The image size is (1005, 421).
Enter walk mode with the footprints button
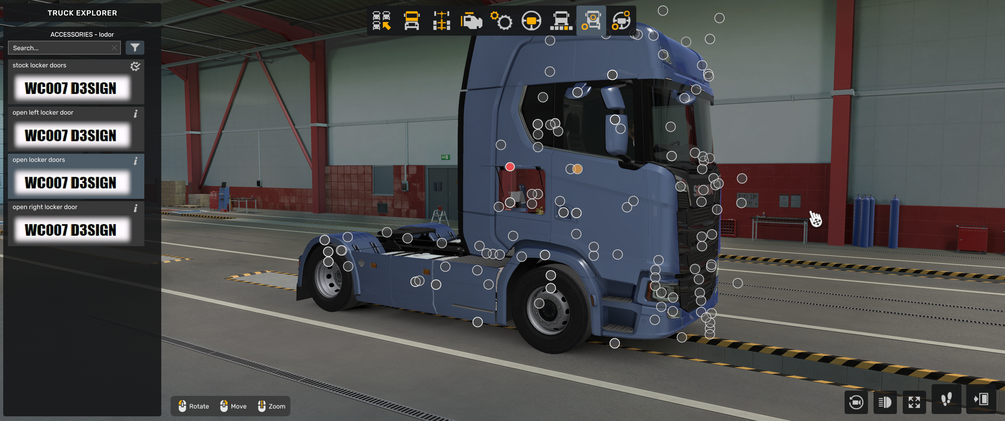946,399
